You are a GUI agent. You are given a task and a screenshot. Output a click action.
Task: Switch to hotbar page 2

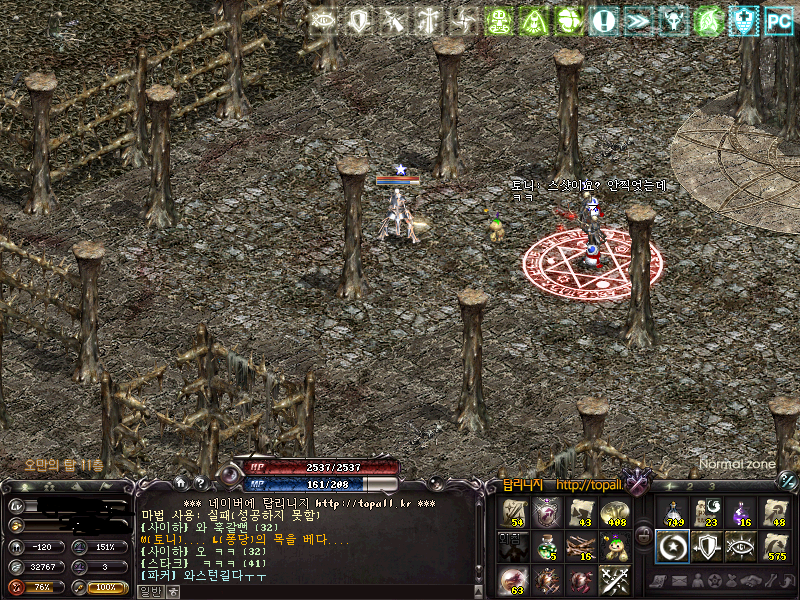690,486
